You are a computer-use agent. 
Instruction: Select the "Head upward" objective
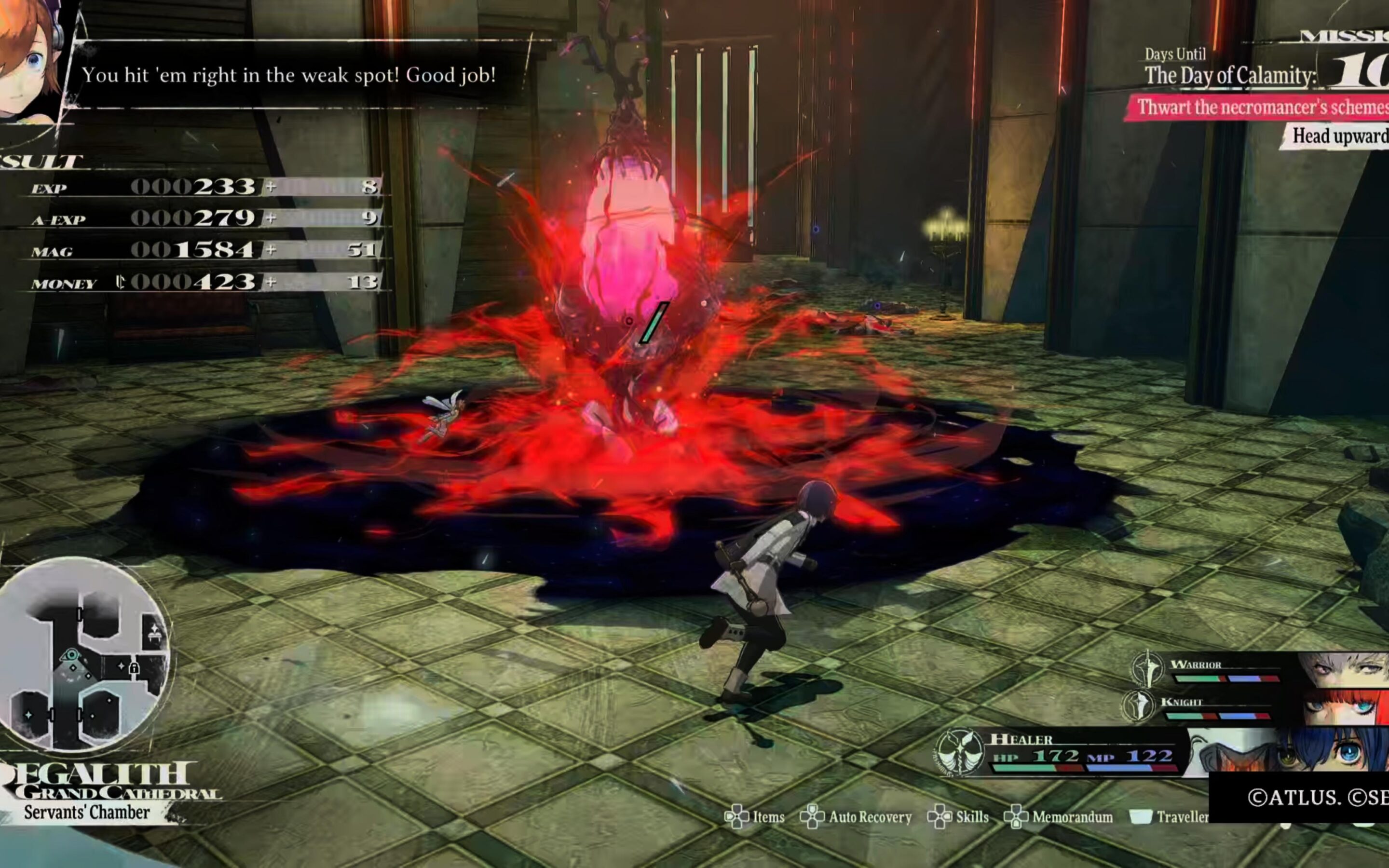(x=1337, y=136)
